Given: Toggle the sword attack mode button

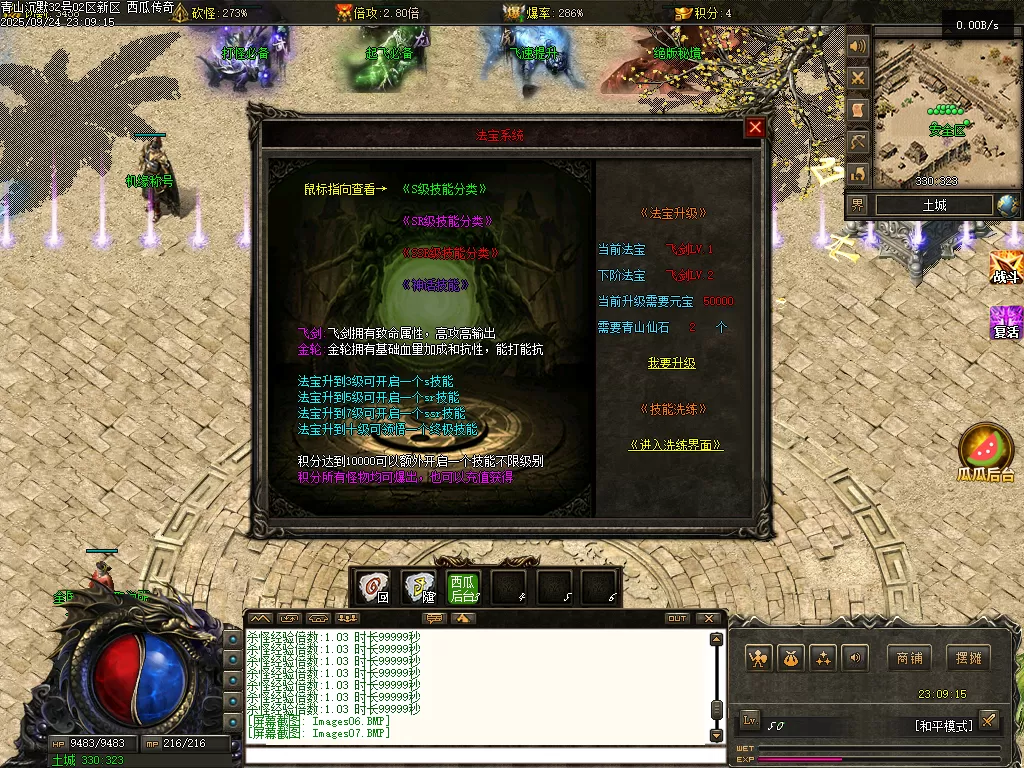Looking at the screenshot, I should coord(988,721).
